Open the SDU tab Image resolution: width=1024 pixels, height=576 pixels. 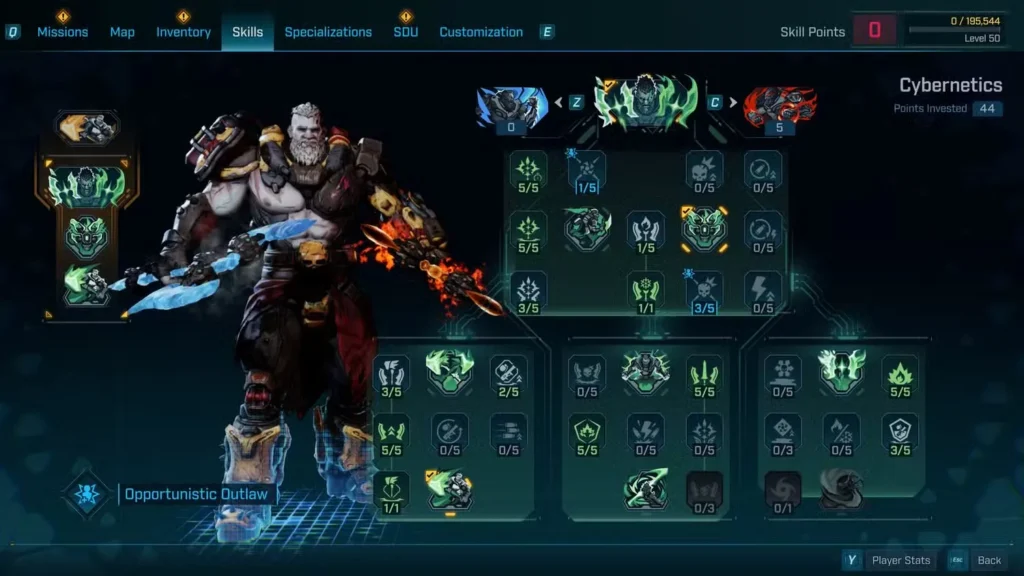tap(405, 32)
